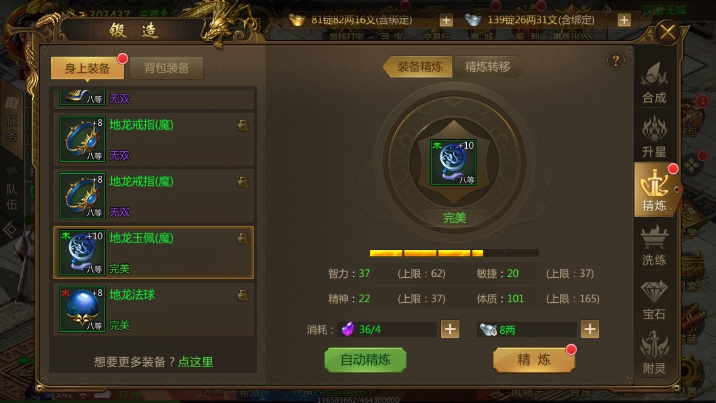Open the 精炼转移 tab
This screenshot has height=403, width=716.
tap(487, 67)
